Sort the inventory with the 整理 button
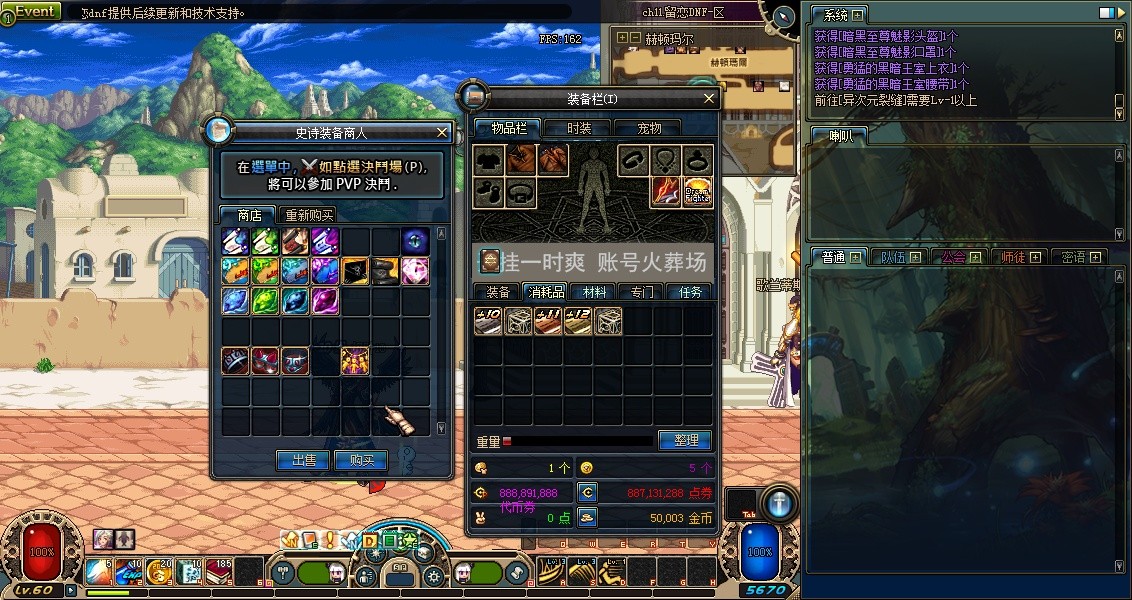This screenshot has height=600, width=1132. pyautogui.click(x=685, y=440)
